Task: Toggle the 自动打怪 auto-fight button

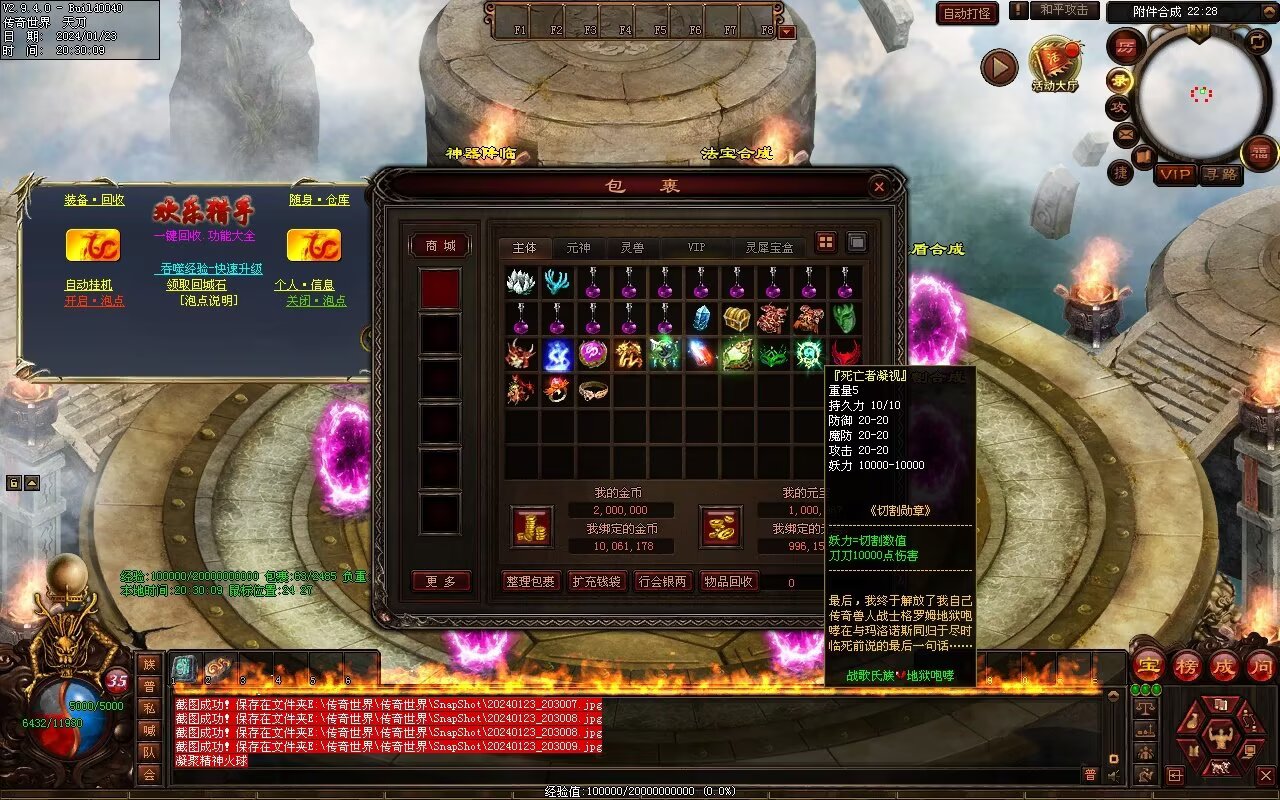Action: coord(967,14)
